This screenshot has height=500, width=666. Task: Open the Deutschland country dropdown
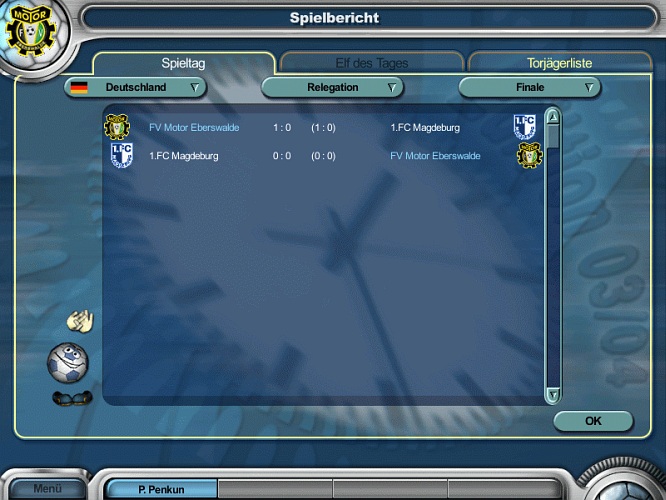(x=135, y=88)
